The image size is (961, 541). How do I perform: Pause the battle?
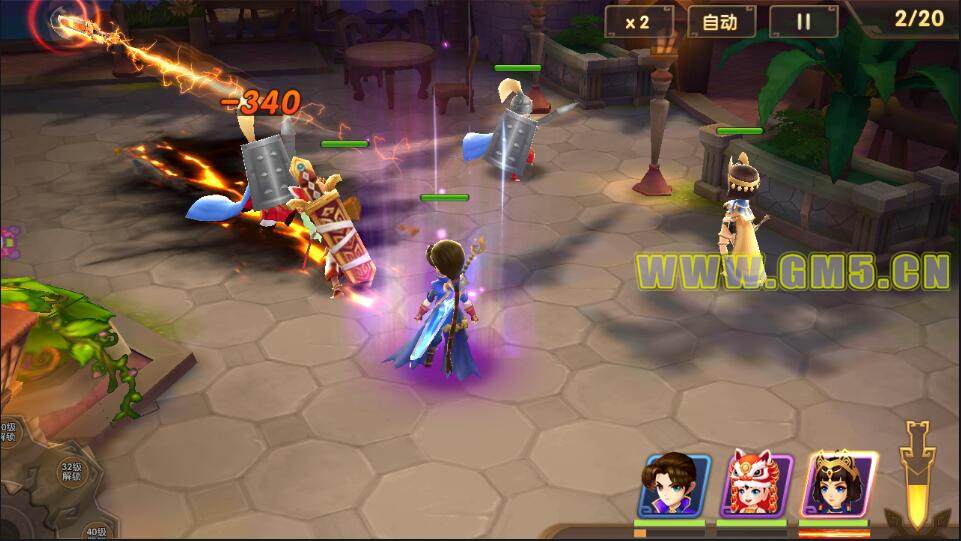pos(803,22)
